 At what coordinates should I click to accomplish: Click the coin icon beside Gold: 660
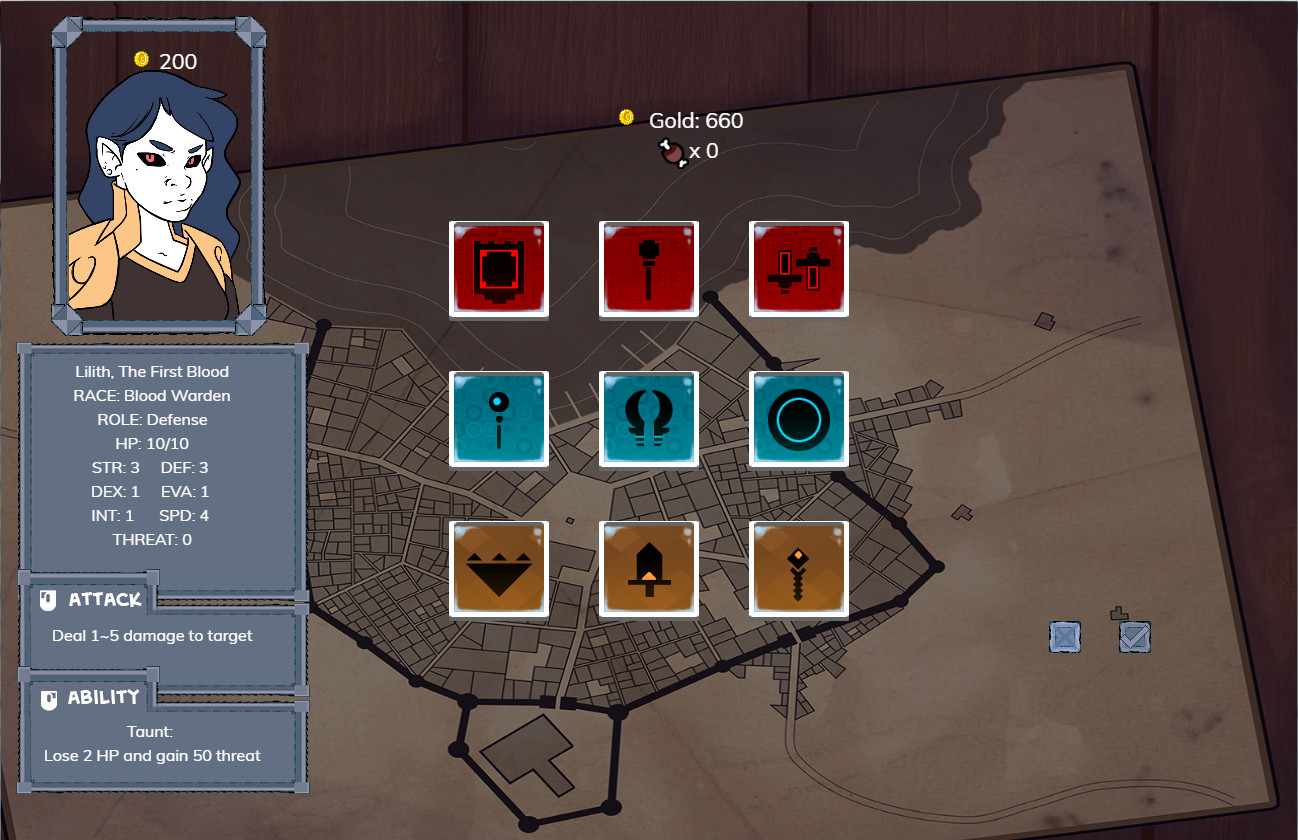[625, 116]
